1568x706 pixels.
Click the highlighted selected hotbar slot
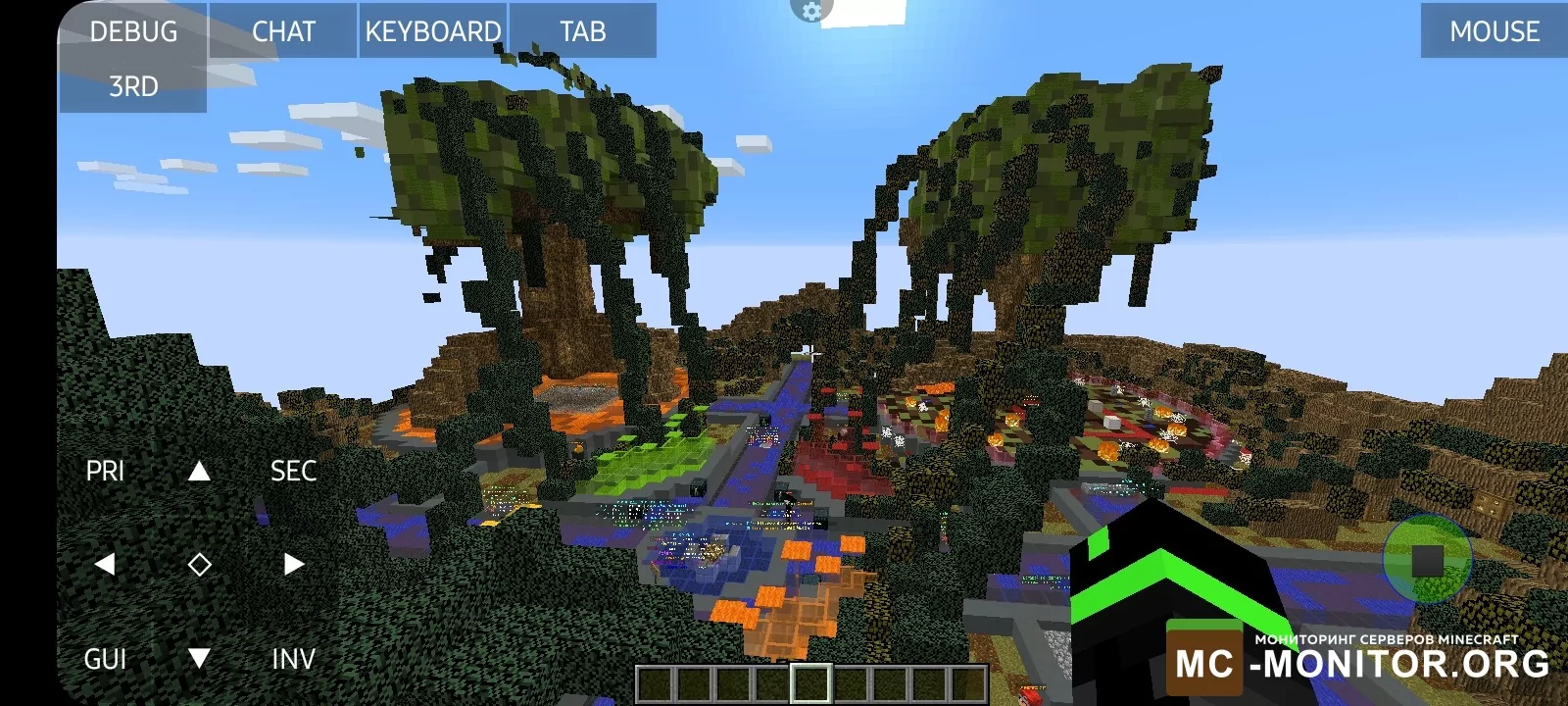pos(811,683)
